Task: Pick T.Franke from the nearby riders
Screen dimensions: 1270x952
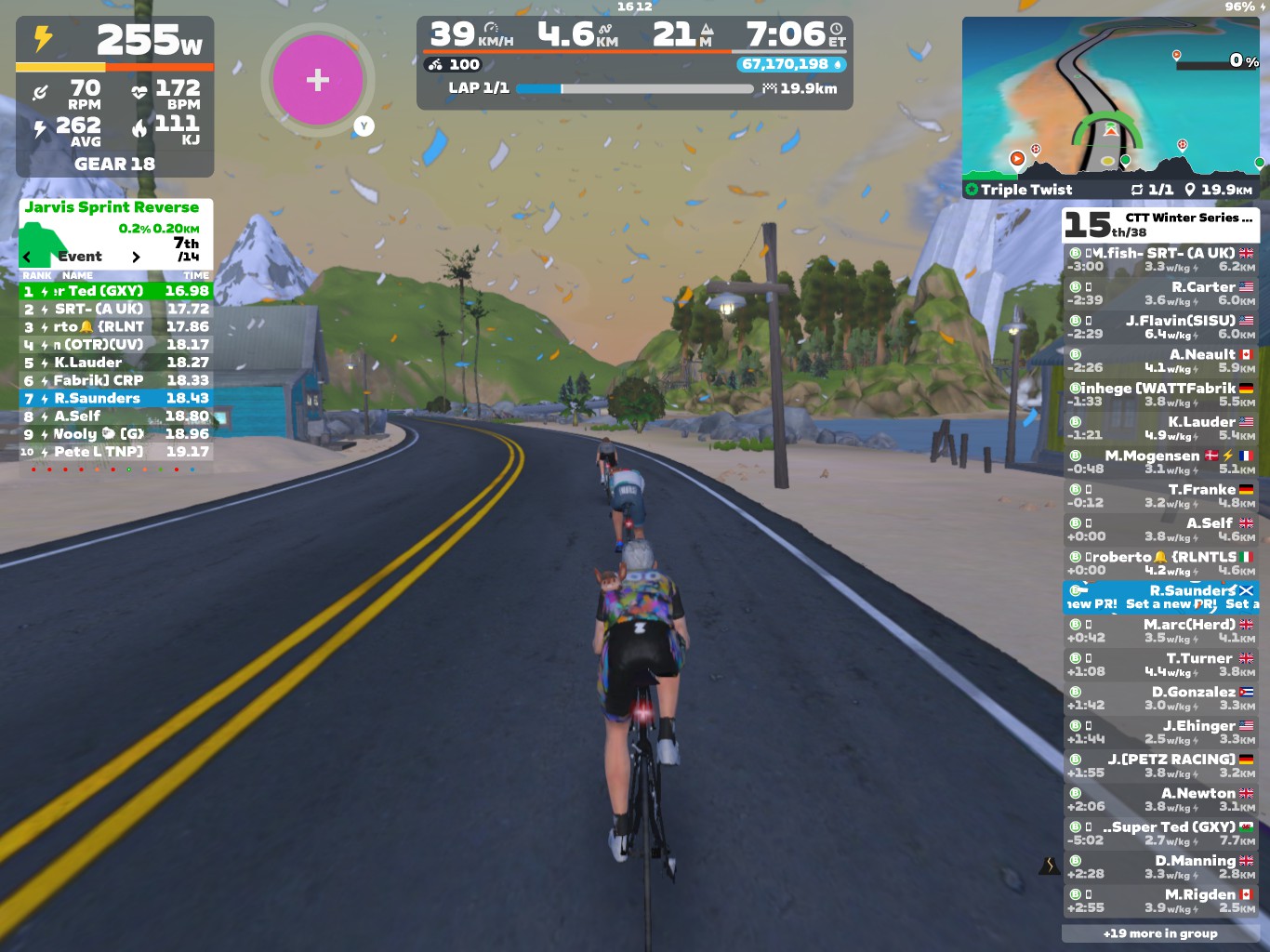Action: 1160,496
